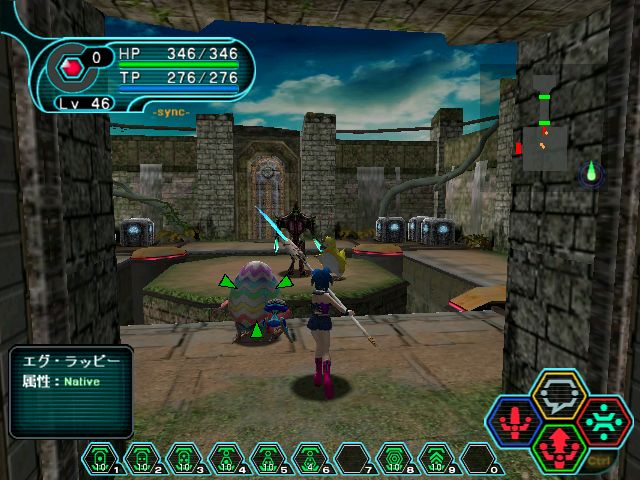Open the chat bubble action in yellow hexagon
This screenshot has height=480, width=640.
pos(560,394)
